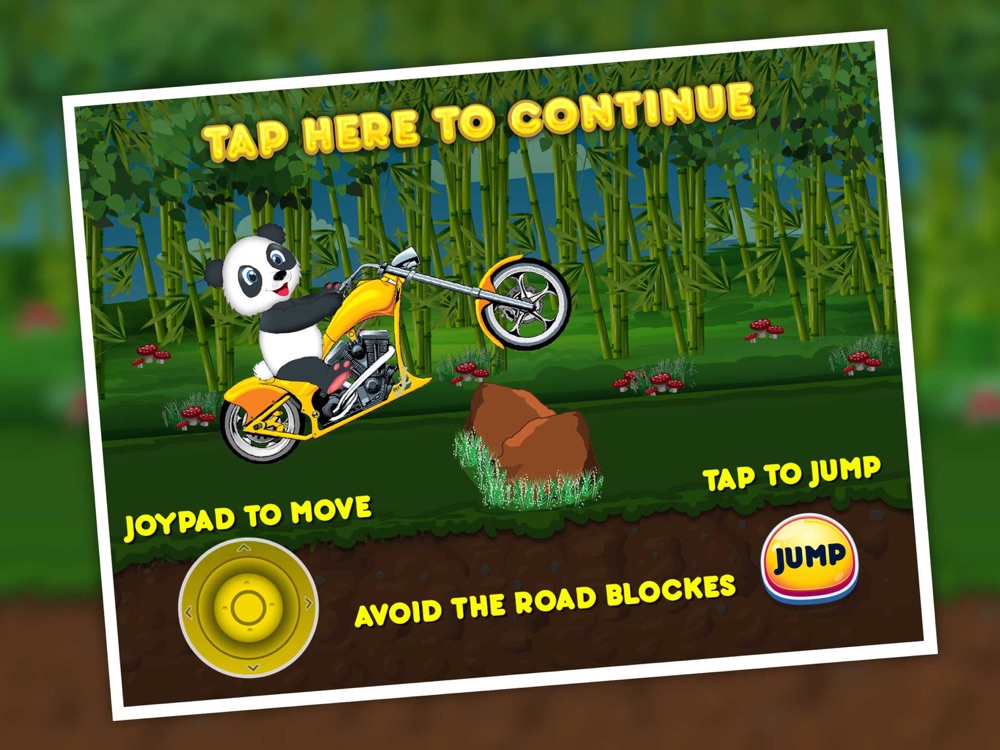The image size is (1000, 750).
Task: Select the joypad's up arrow
Action: (x=244, y=548)
